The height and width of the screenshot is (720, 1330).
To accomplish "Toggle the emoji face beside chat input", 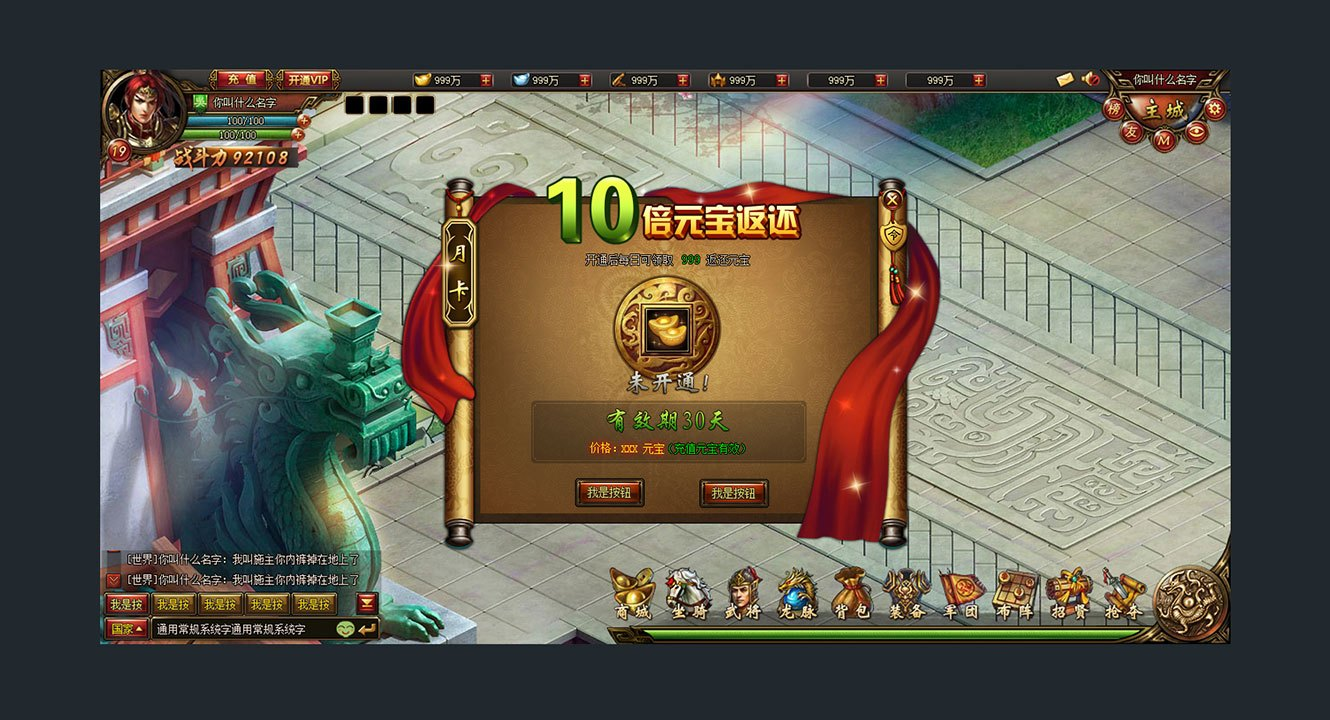I will 345,627.
